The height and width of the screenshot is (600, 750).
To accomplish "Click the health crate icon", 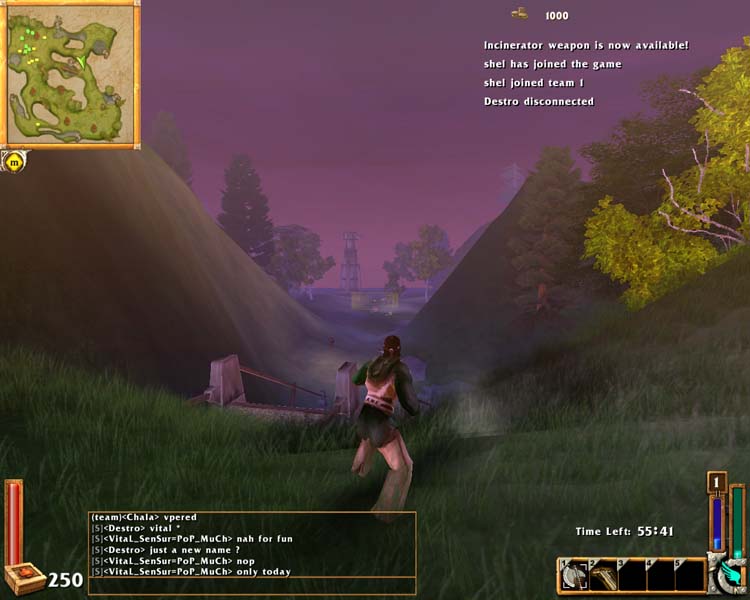I will click(24, 578).
